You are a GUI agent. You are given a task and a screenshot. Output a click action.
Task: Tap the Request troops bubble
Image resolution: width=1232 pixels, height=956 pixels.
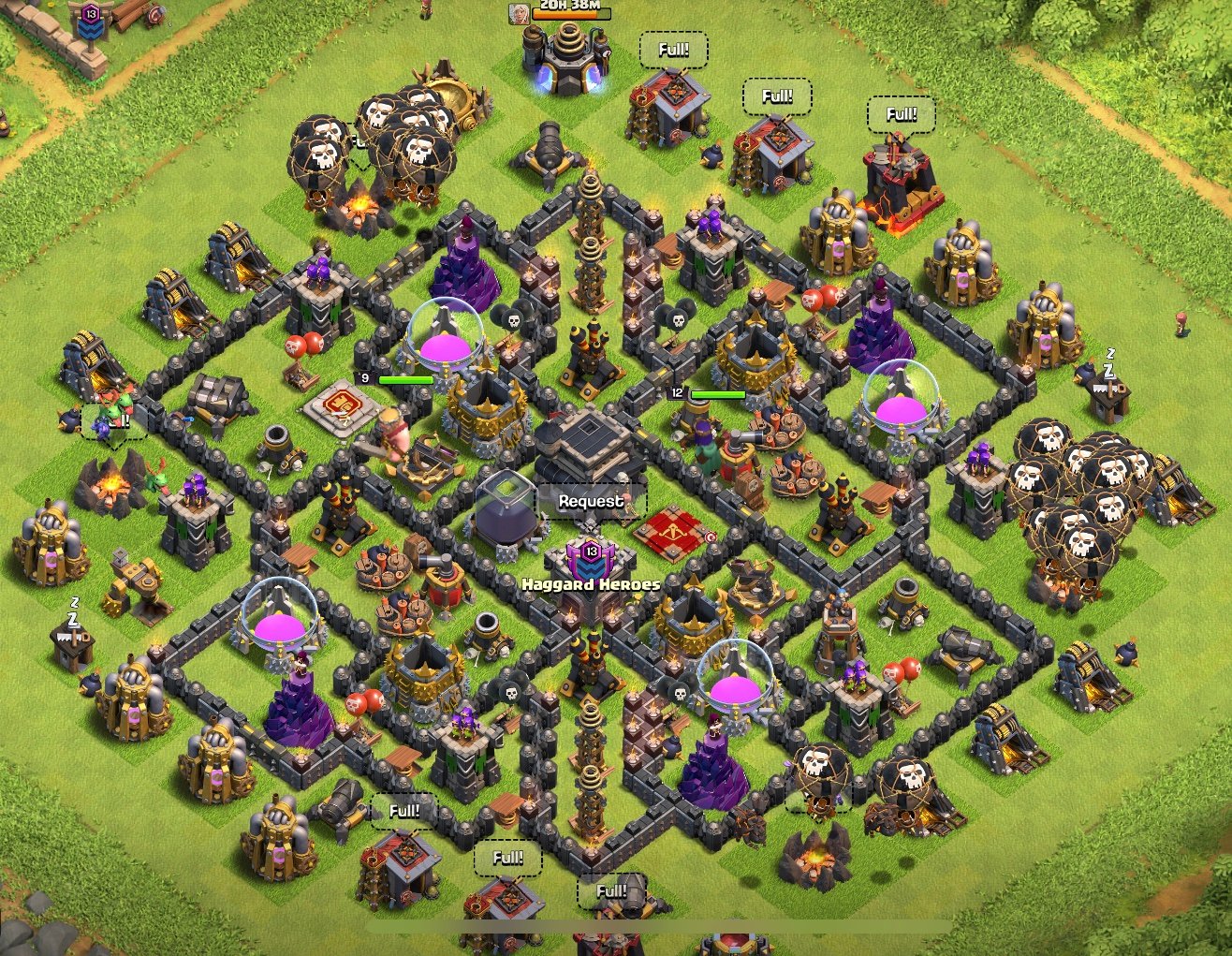point(591,501)
